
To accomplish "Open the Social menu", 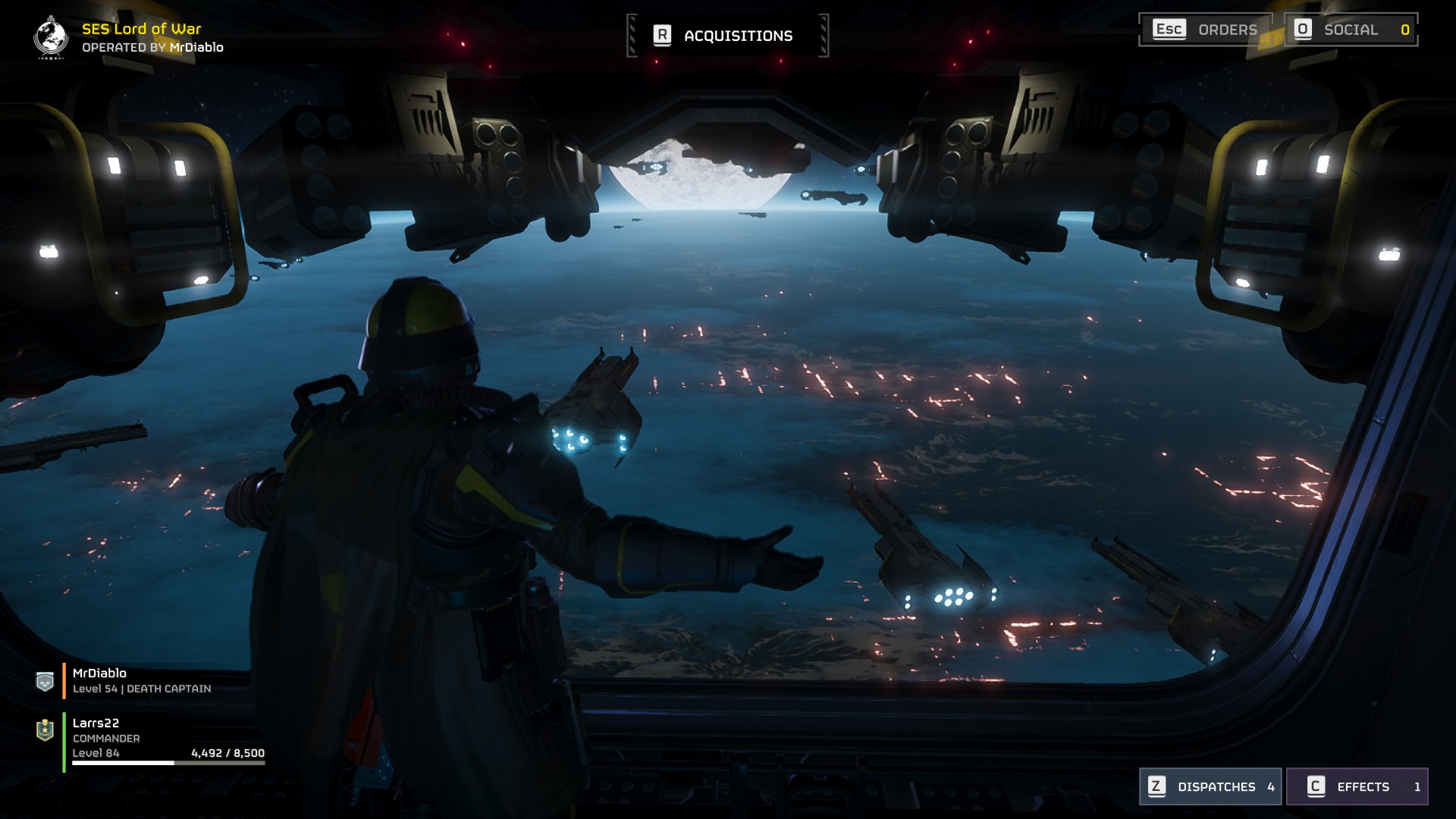I will pos(1351,30).
